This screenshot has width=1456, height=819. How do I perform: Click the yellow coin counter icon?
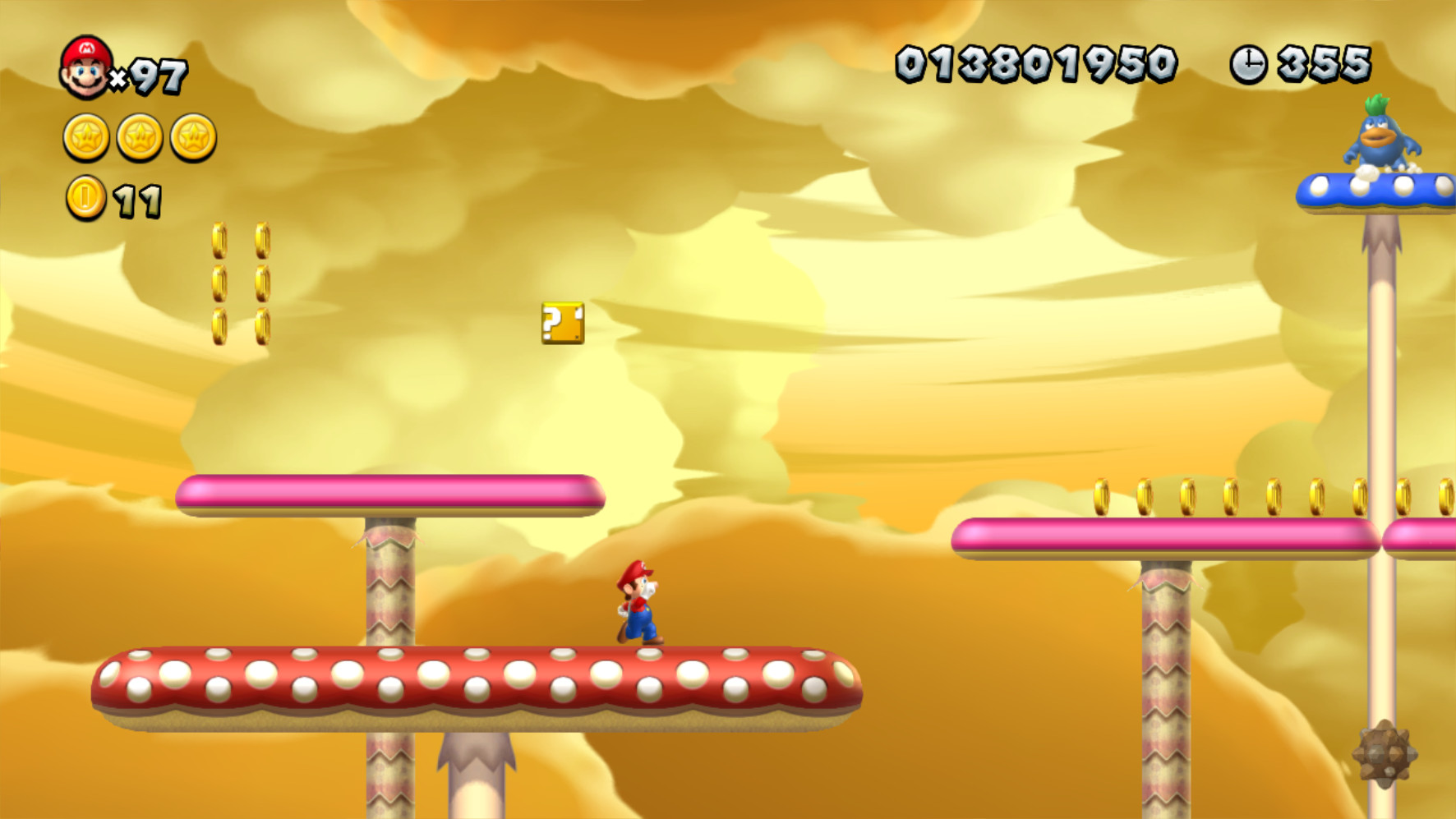click(x=85, y=197)
